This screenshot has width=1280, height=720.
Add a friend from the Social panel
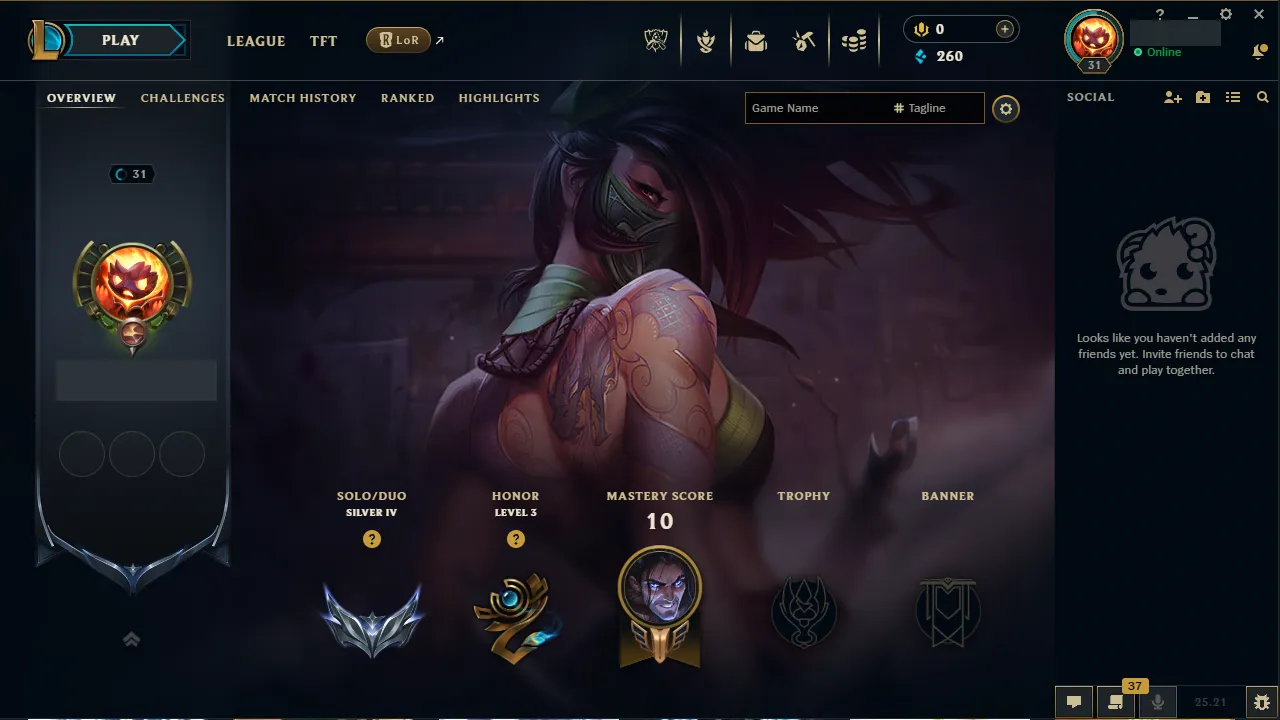(x=1172, y=97)
